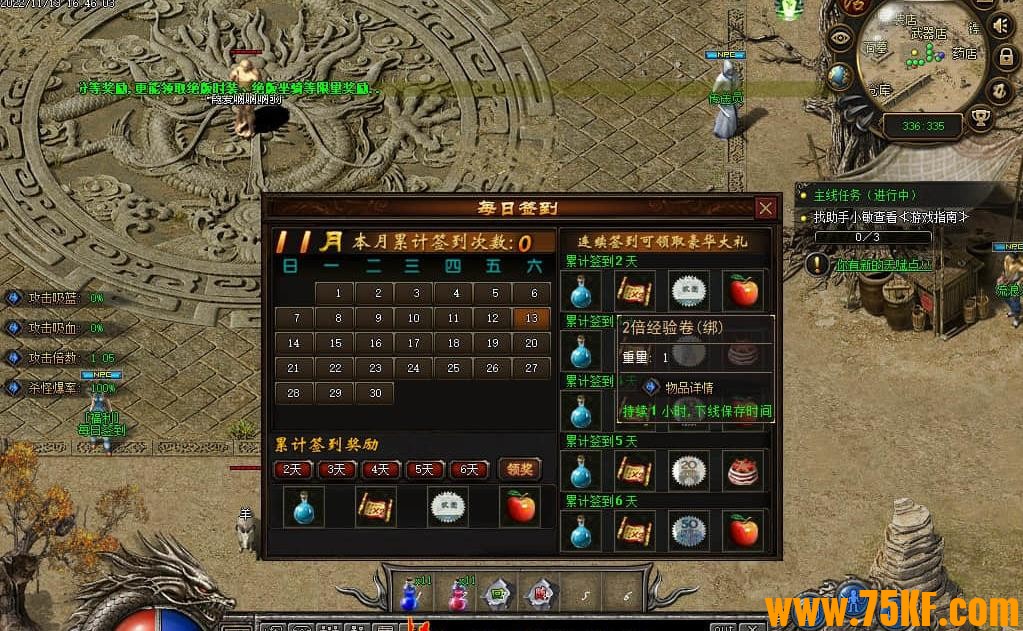This screenshot has height=631, width=1023.
Task: Pick calendar day 30
Action: click(375, 393)
